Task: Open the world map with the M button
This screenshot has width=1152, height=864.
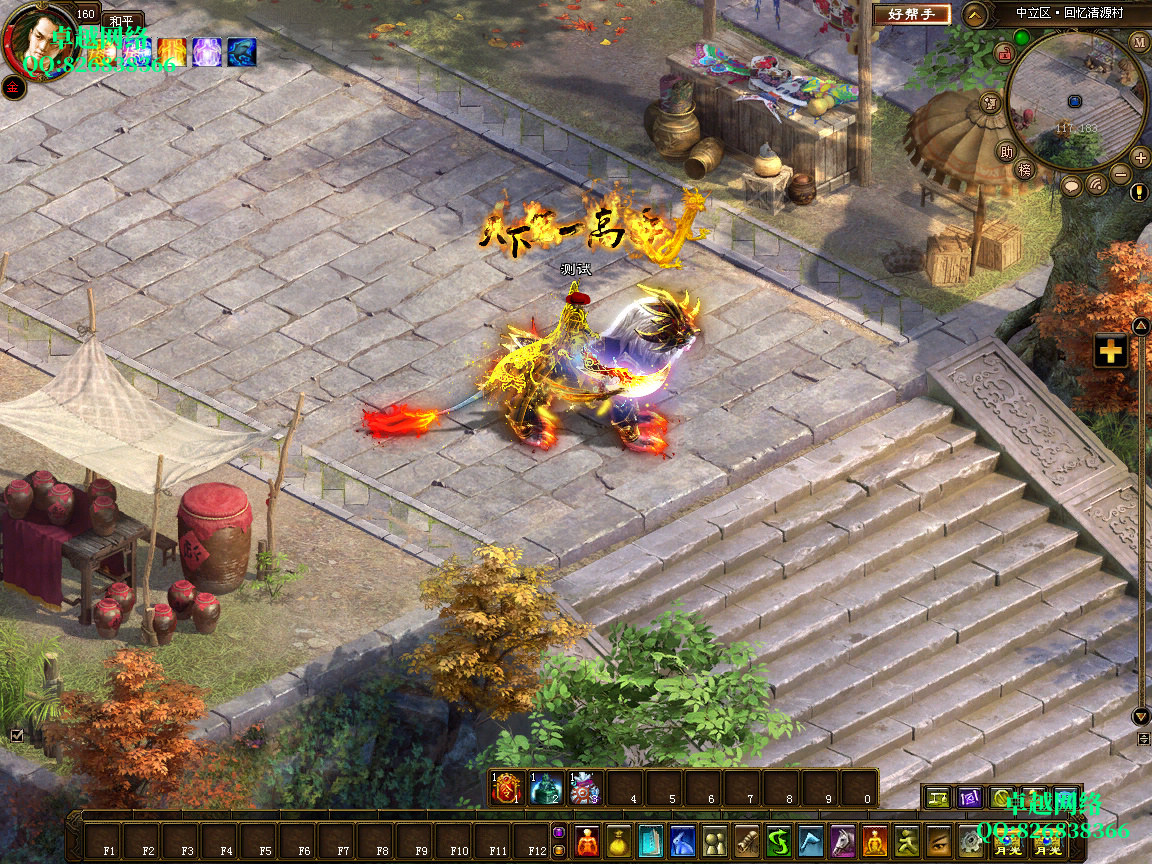Action: coord(1140,42)
